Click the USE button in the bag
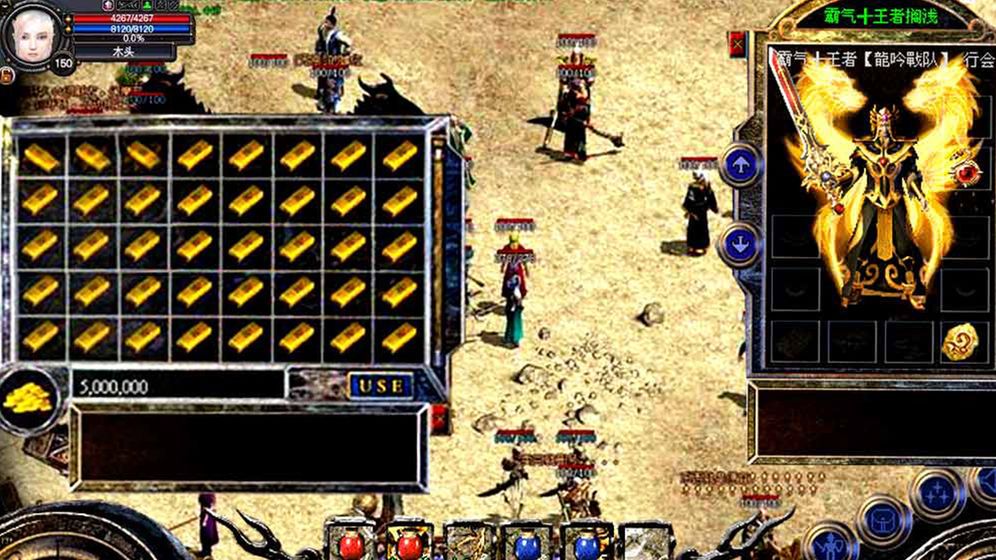 click(x=381, y=385)
